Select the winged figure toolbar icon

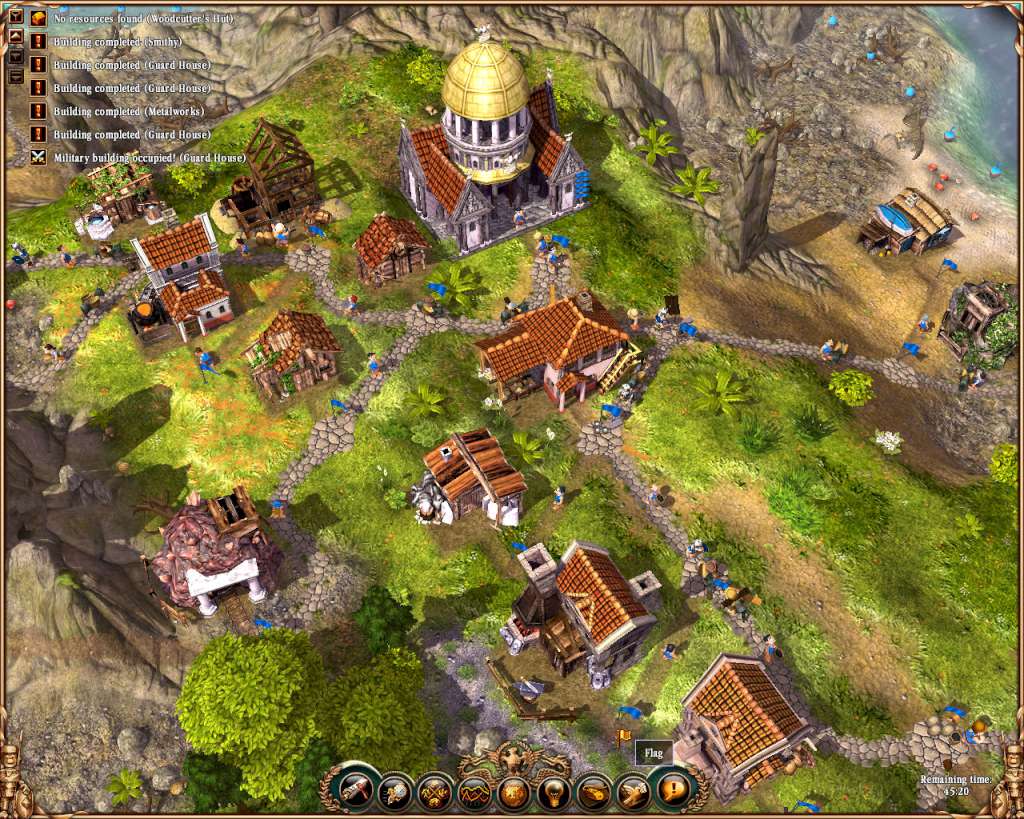click(634, 790)
